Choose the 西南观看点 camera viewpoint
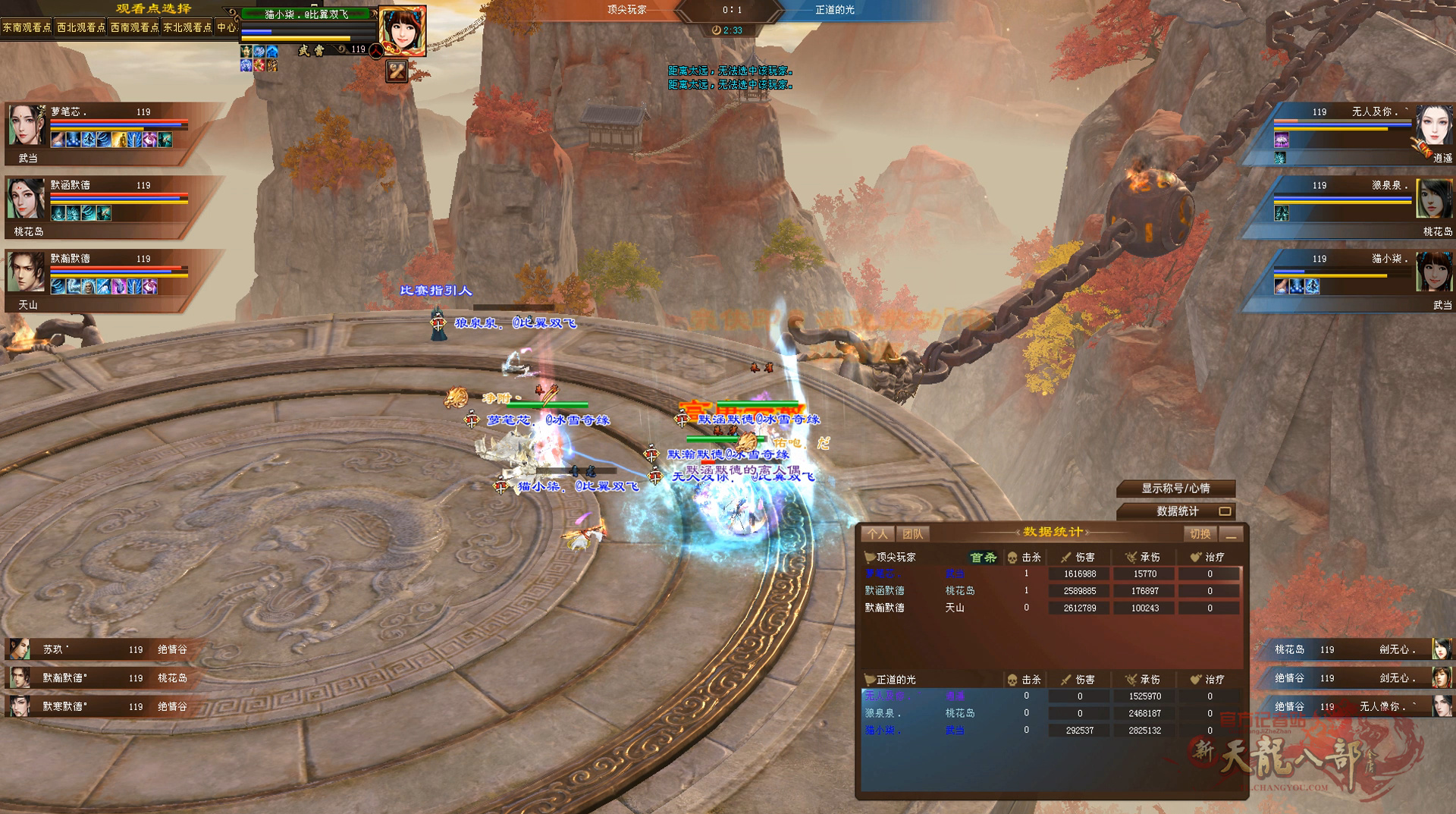This screenshot has width=1456, height=814. pyautogui.click(x=134, y=27)
